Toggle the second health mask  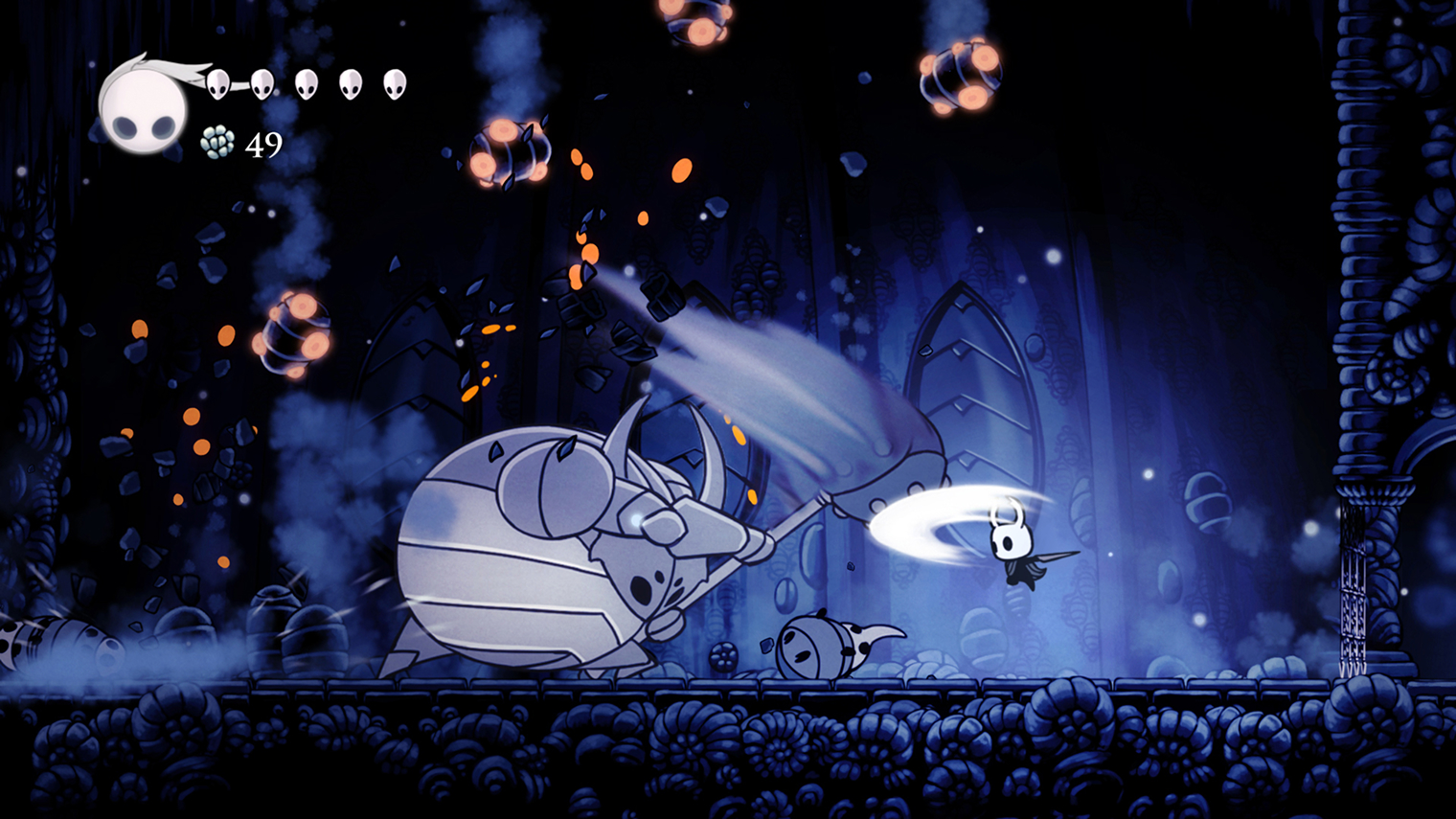pyautogui.click(x=261, y=84)
